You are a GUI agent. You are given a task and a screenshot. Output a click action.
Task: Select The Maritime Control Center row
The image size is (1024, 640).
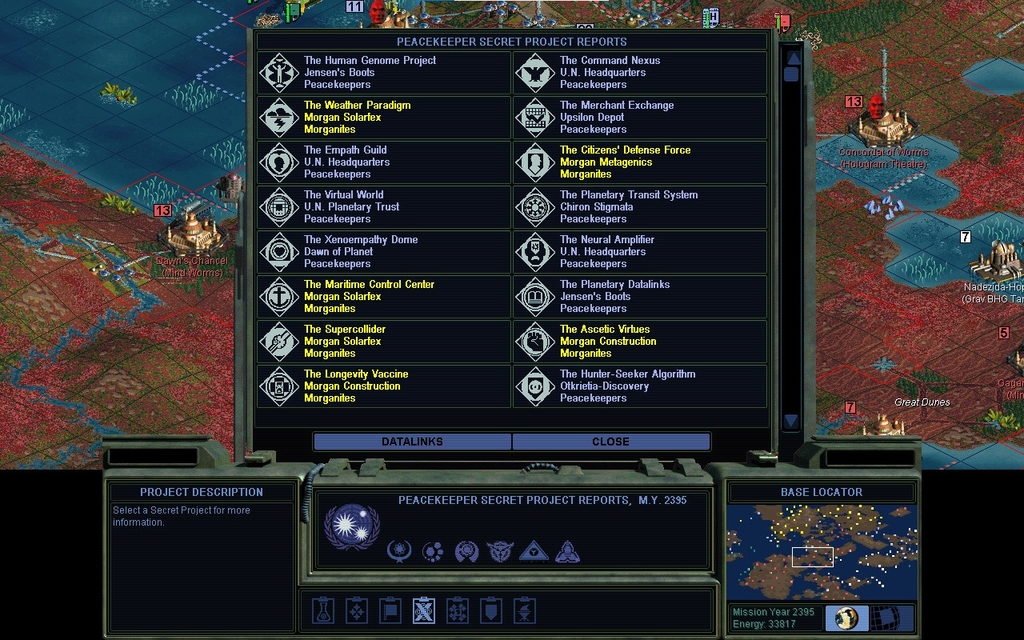click(384, 297)
